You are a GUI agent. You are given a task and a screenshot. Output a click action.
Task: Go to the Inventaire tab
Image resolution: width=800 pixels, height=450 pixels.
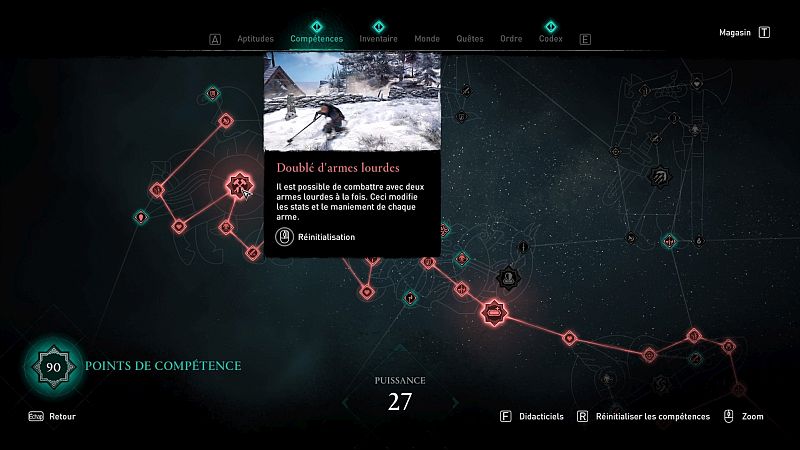[378, 39]
